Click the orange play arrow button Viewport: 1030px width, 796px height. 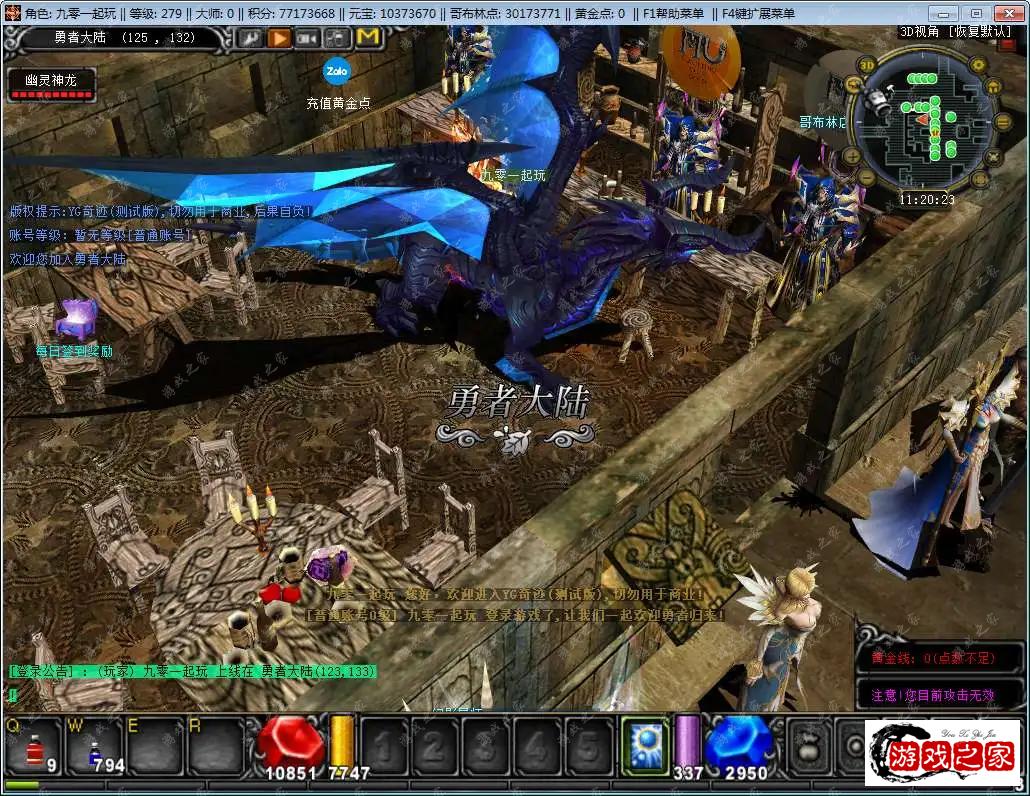click(279, 38)
